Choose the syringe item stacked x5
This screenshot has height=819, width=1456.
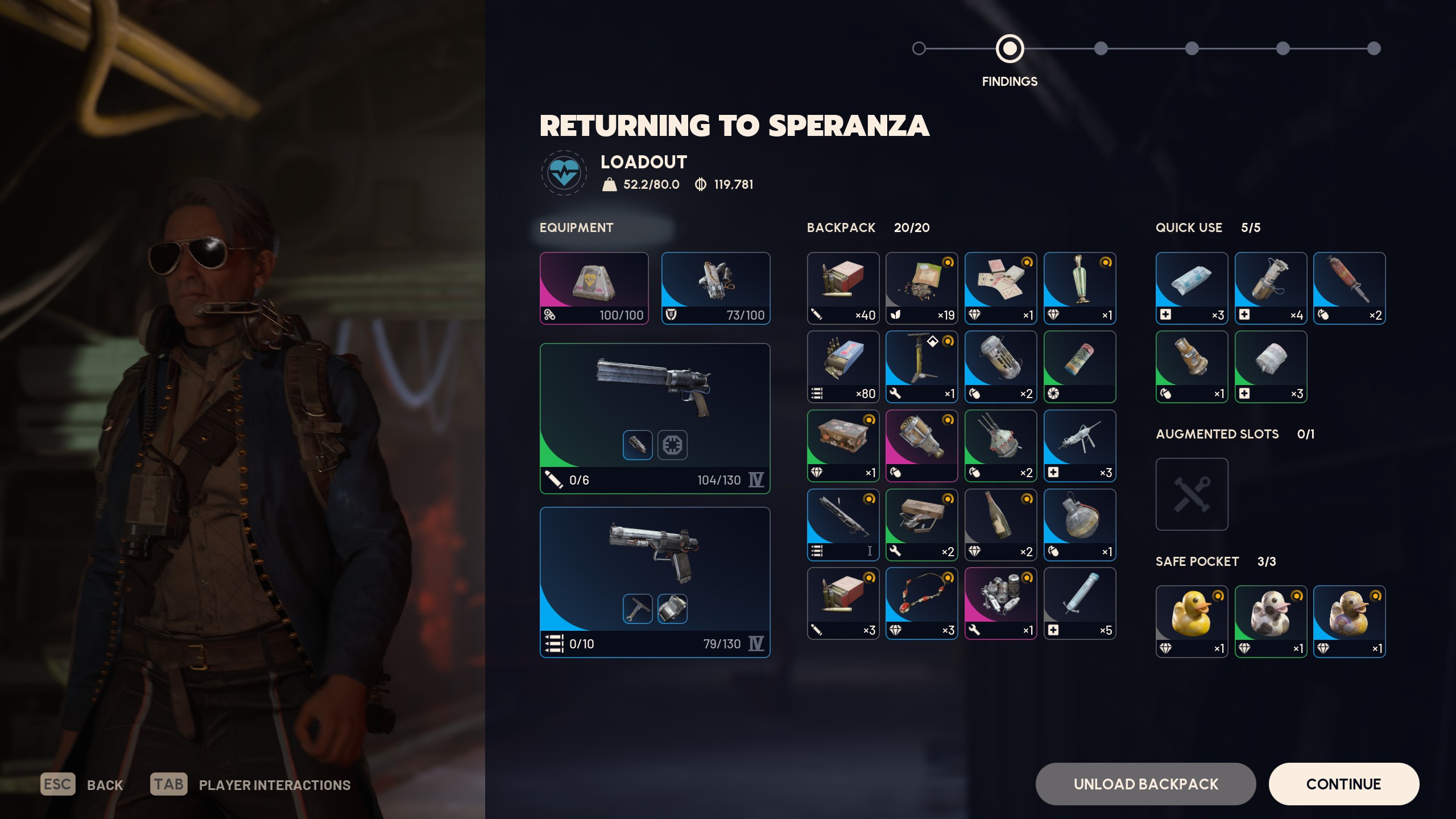click(x=1079, y=603)
